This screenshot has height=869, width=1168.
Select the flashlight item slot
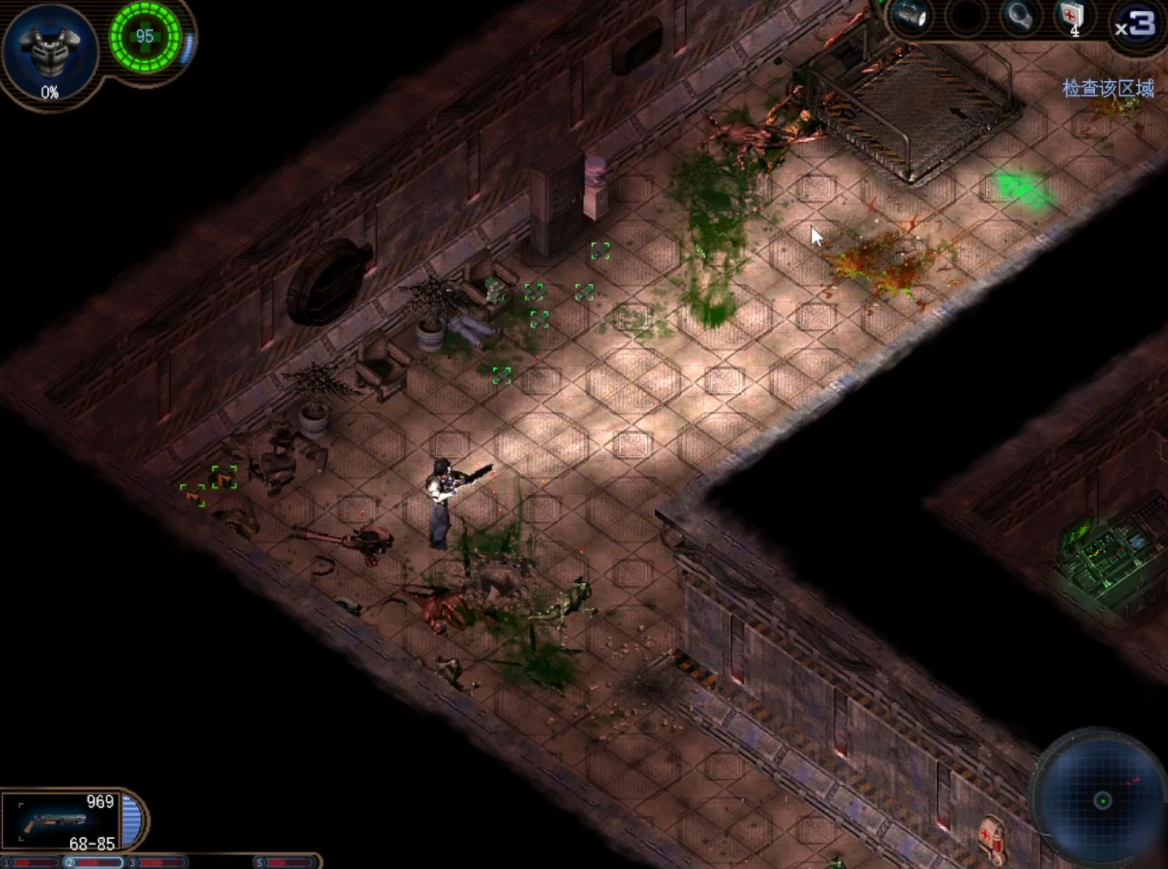pos(911,17)
